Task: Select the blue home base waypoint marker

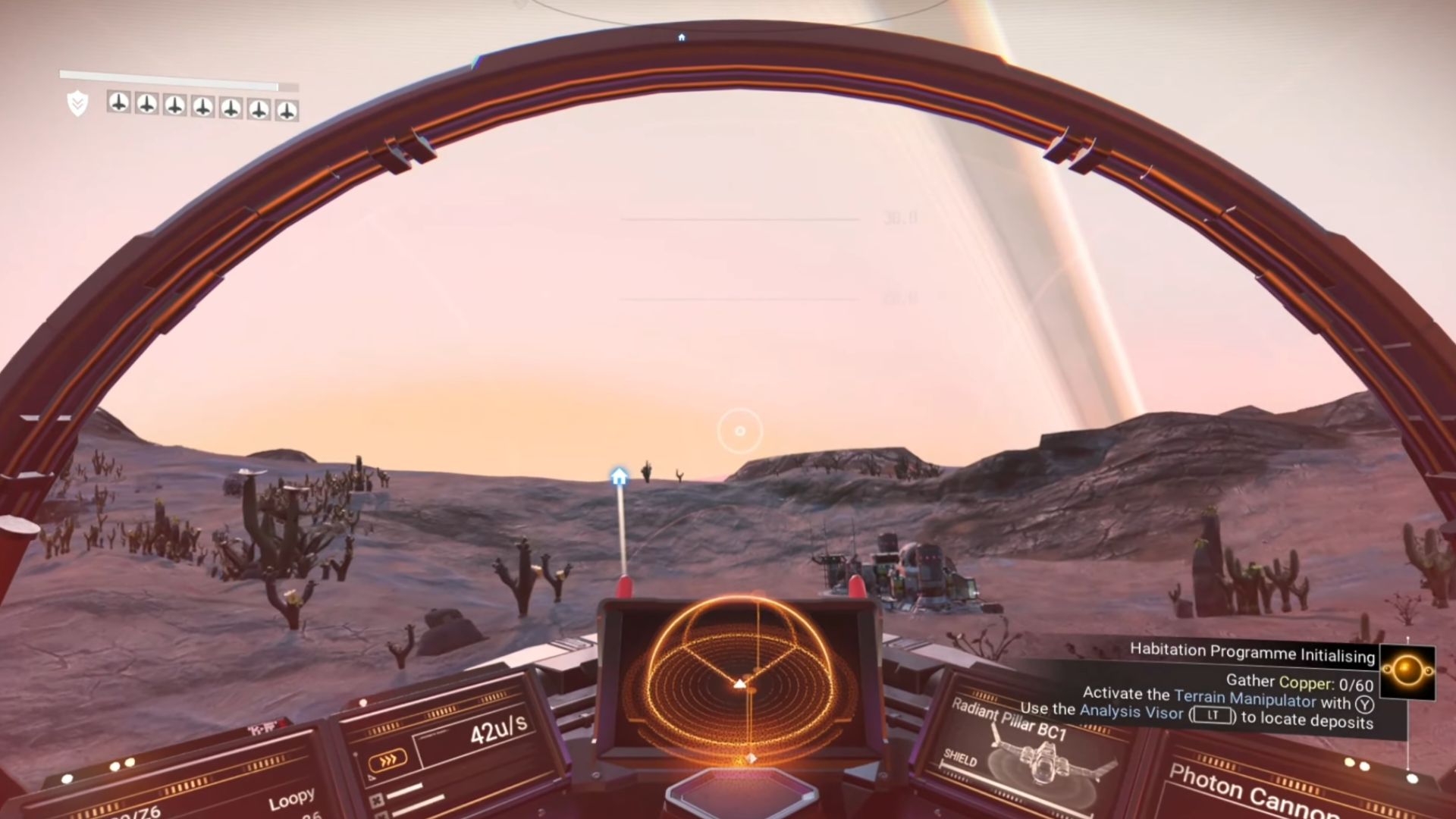Action: click(x=620, y=476)
